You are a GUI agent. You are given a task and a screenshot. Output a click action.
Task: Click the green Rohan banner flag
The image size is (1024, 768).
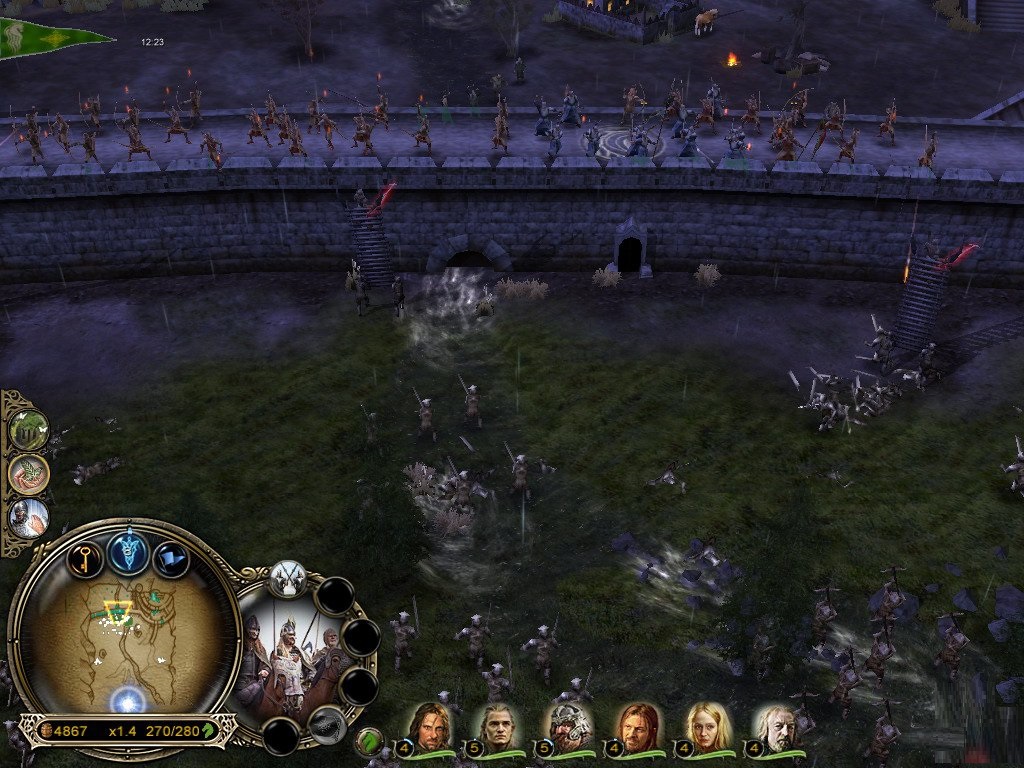click(50, 38)
